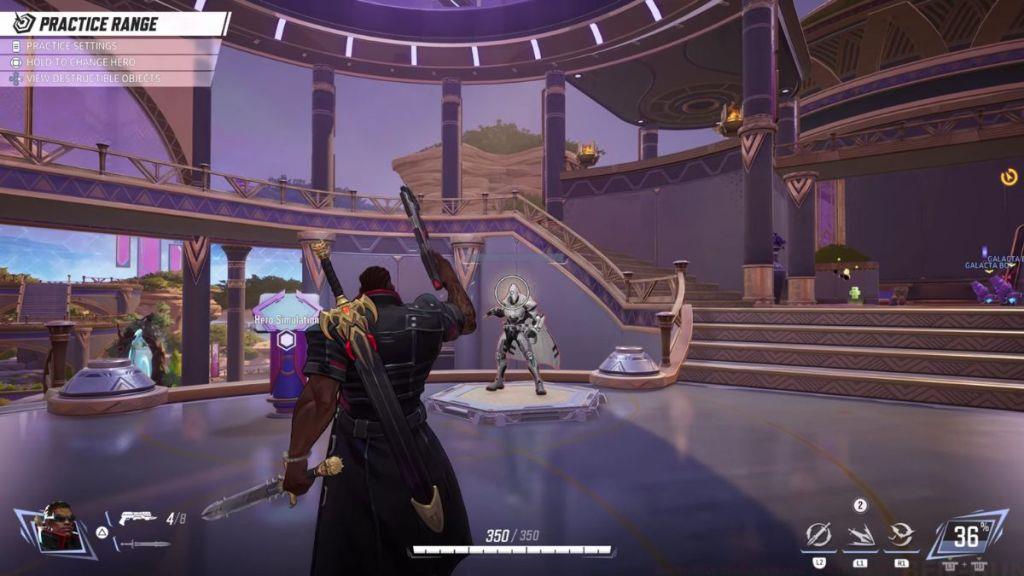Switch to the sword weapon icon
This screenshot has height=576, width=1024.
145,544
